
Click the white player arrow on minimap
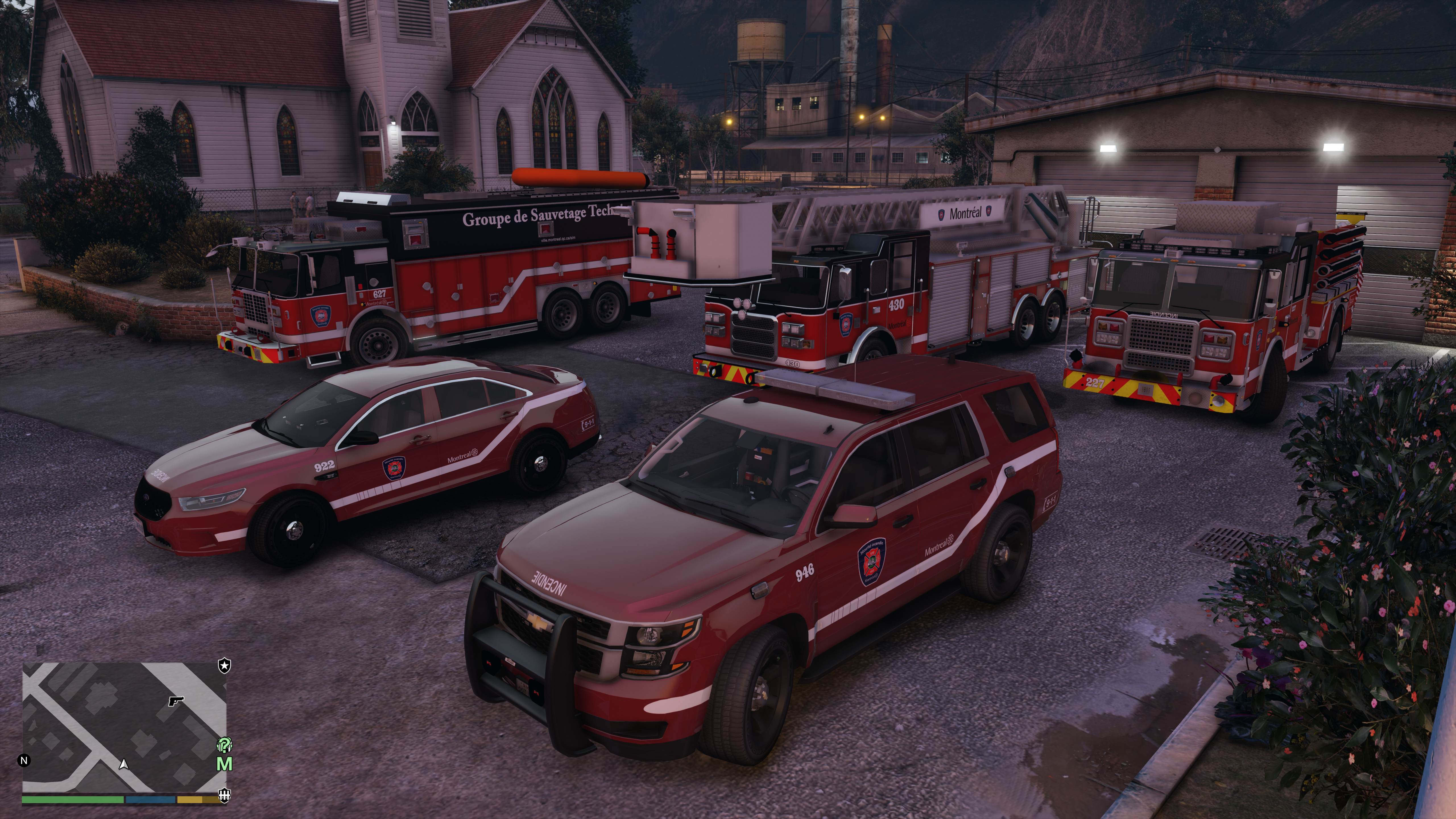[124, 764]
